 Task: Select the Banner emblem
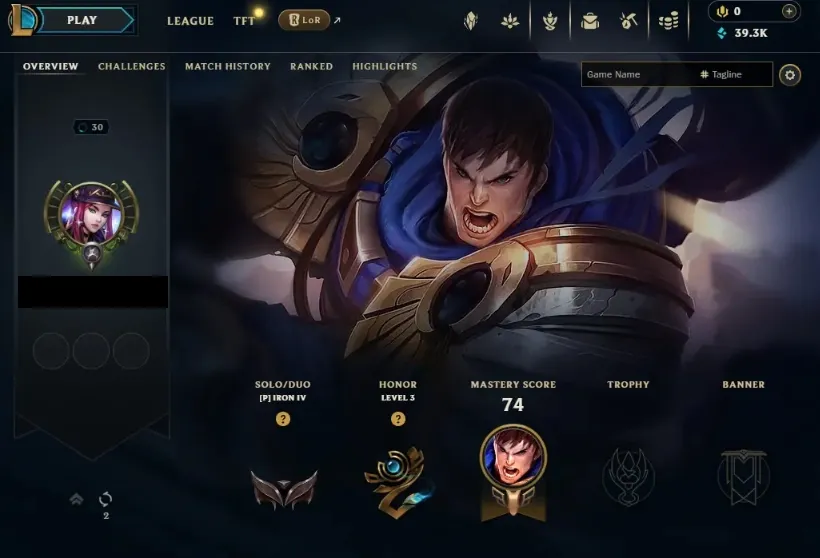point(743,476)
